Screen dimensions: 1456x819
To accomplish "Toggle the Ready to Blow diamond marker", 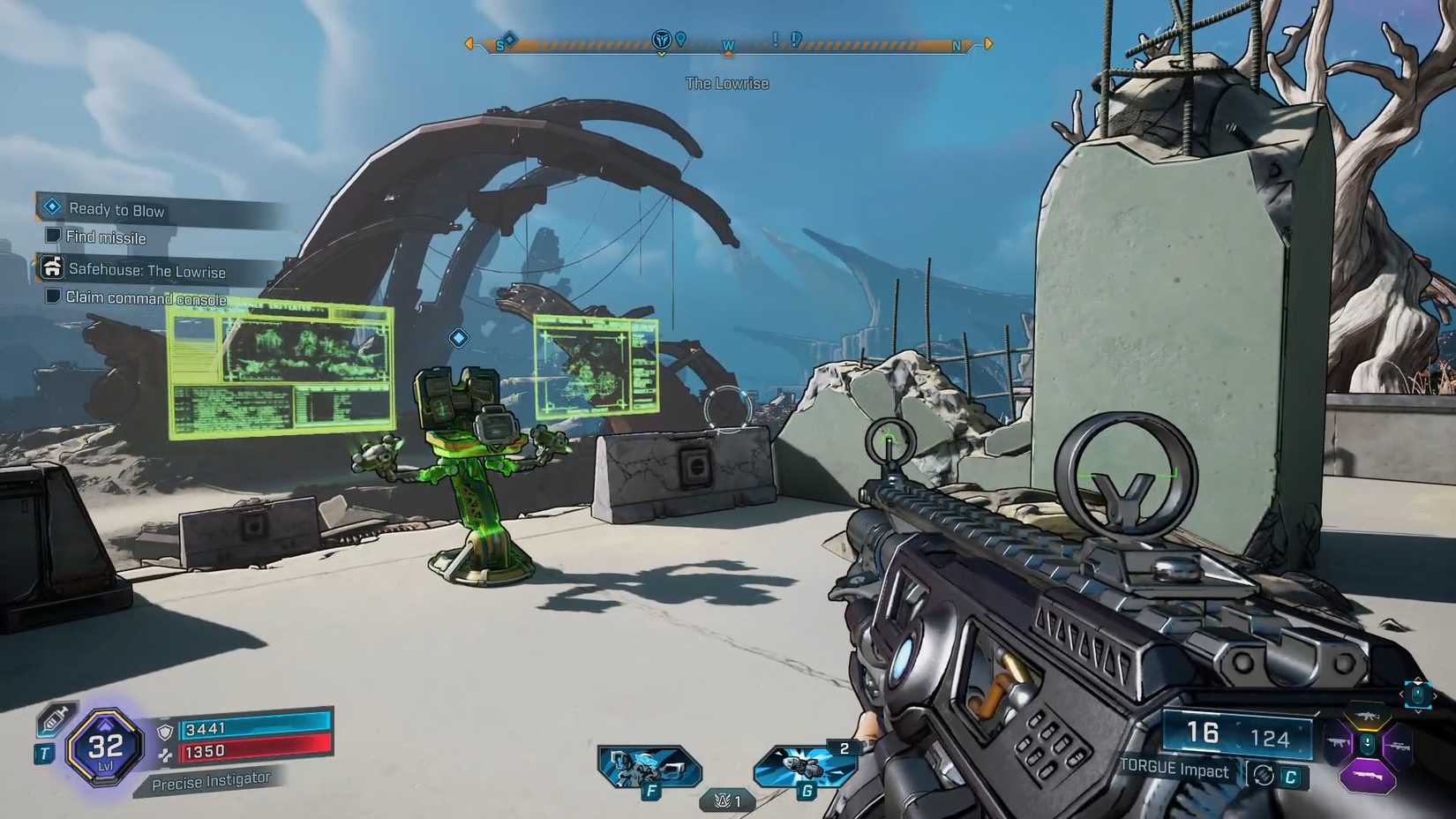I will [x=51, y=207].
